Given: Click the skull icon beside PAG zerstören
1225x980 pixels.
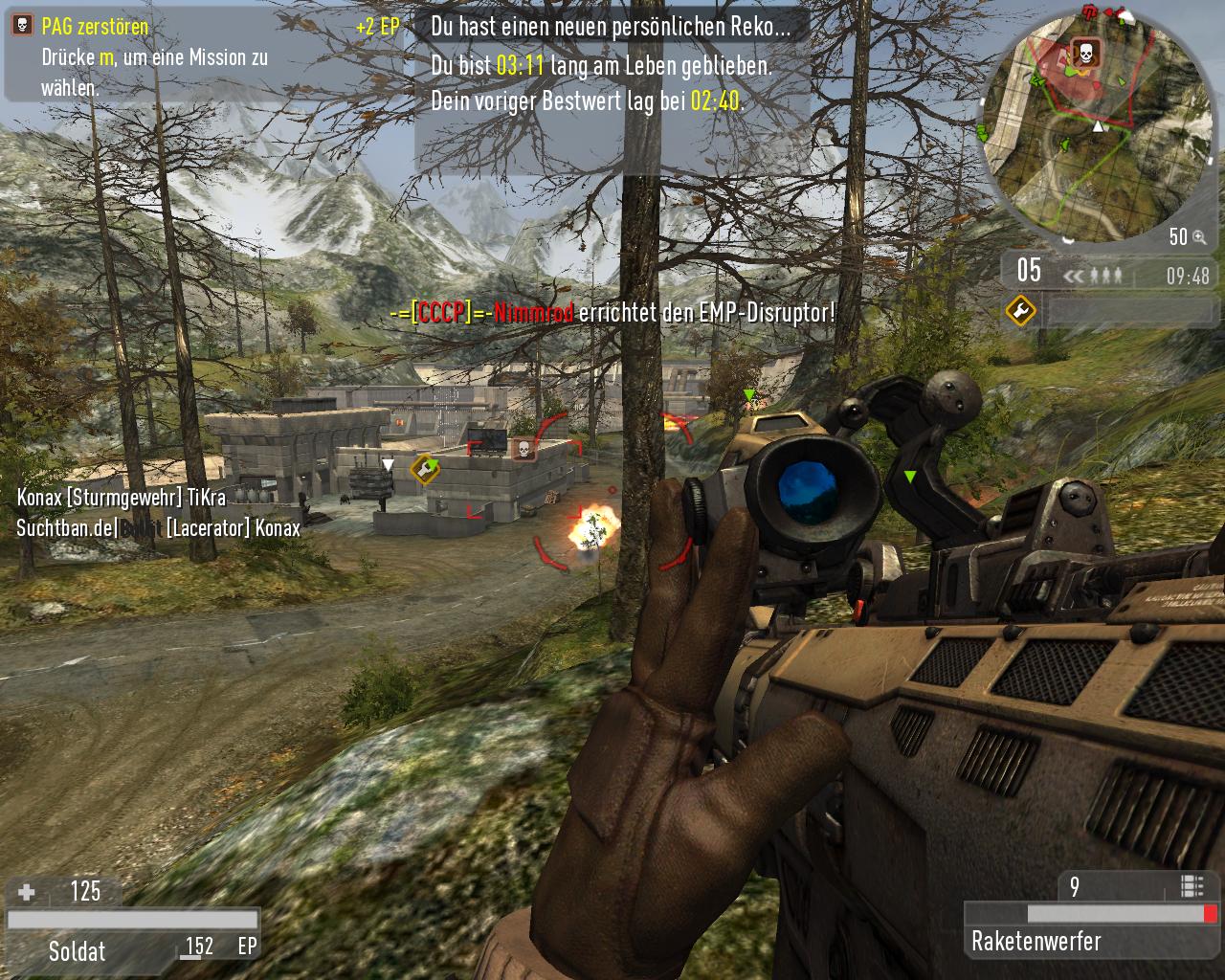Looking at the screenshot, I should point(23,27).
